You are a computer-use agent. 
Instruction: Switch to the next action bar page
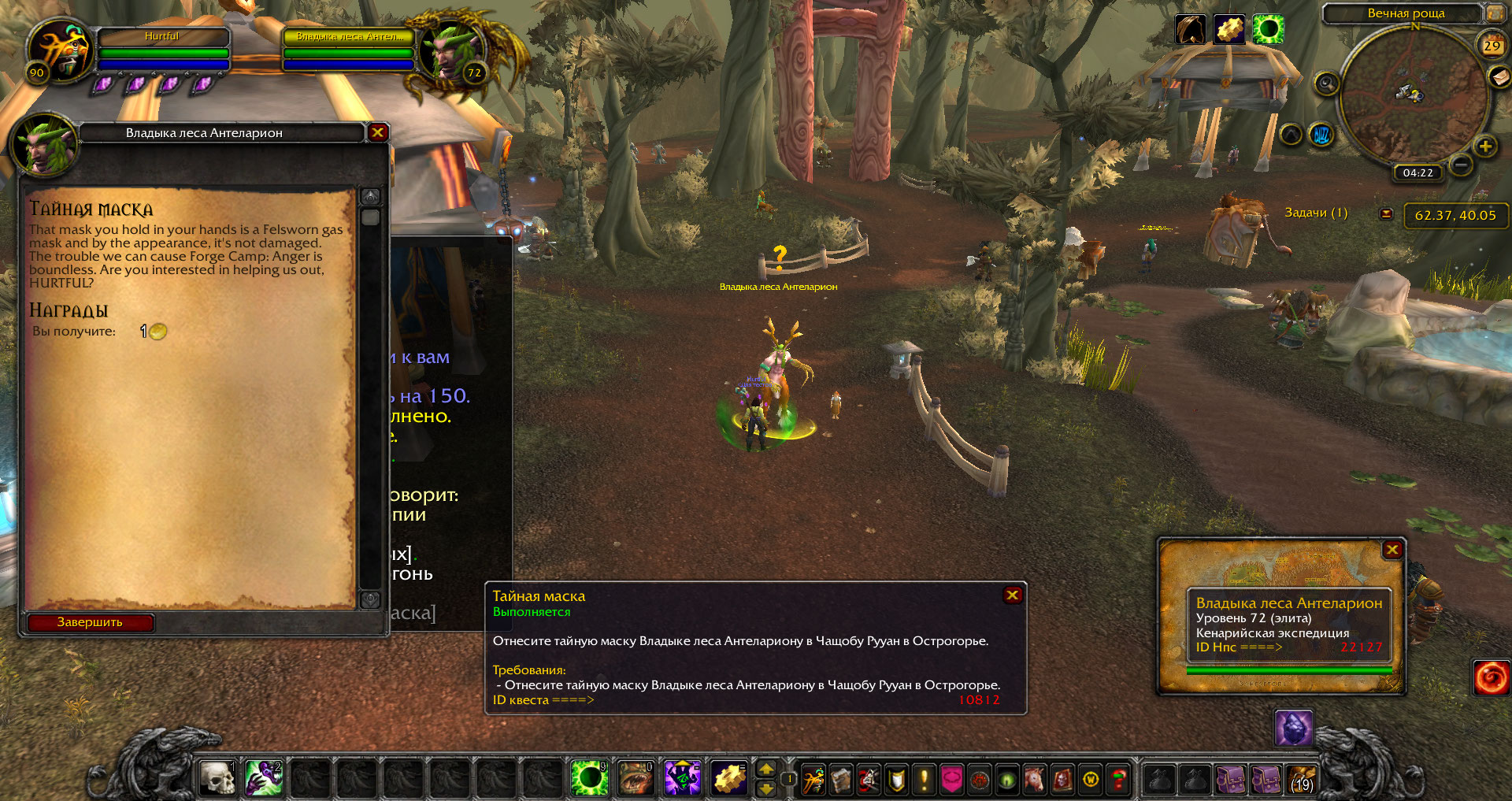pos(765,788)
